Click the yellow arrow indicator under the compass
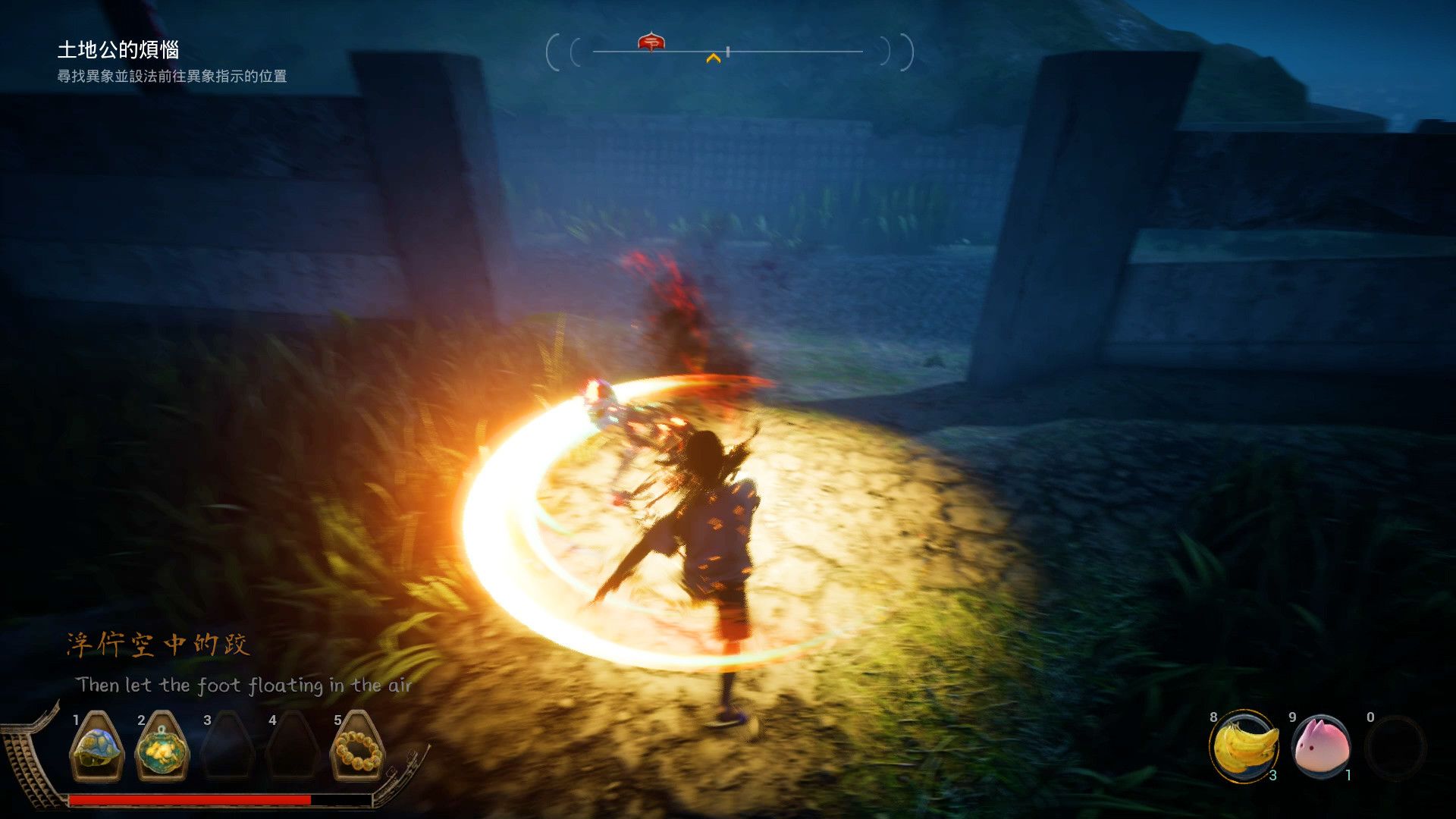The image size is (1456, 819). tap(714, 56)
